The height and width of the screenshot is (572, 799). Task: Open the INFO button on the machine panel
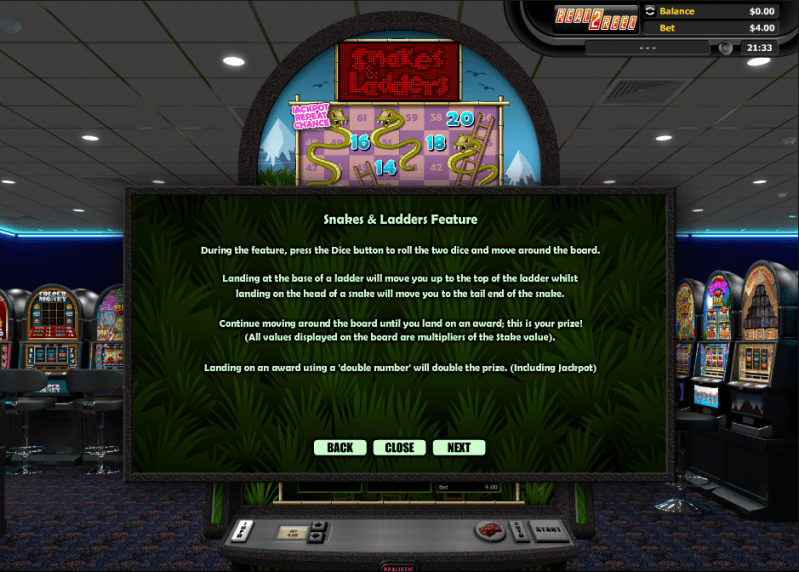tap(244, 529)
